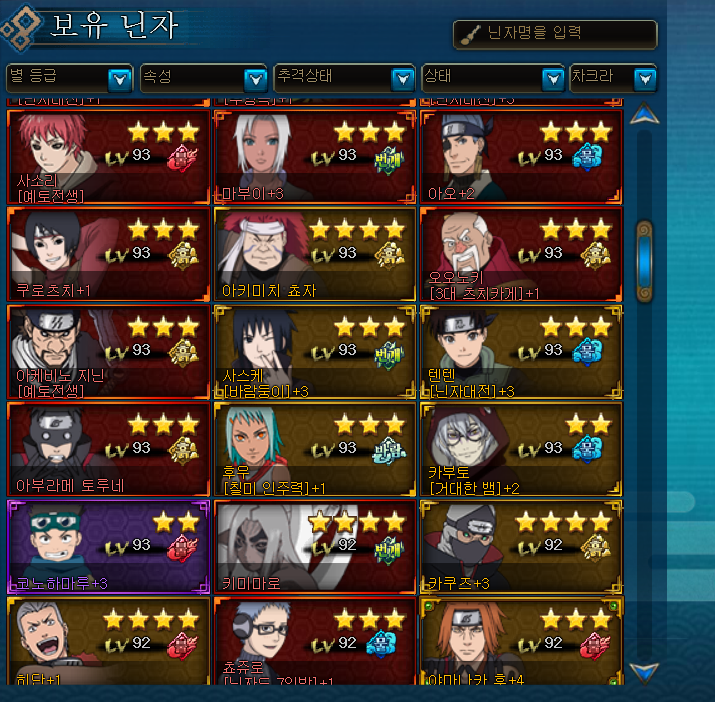Viewport: 715px width, 702px height.
Task: Pick the 쿠로츠치+1 ninja card
Action: pyautogui.click(x=108, y=254)
